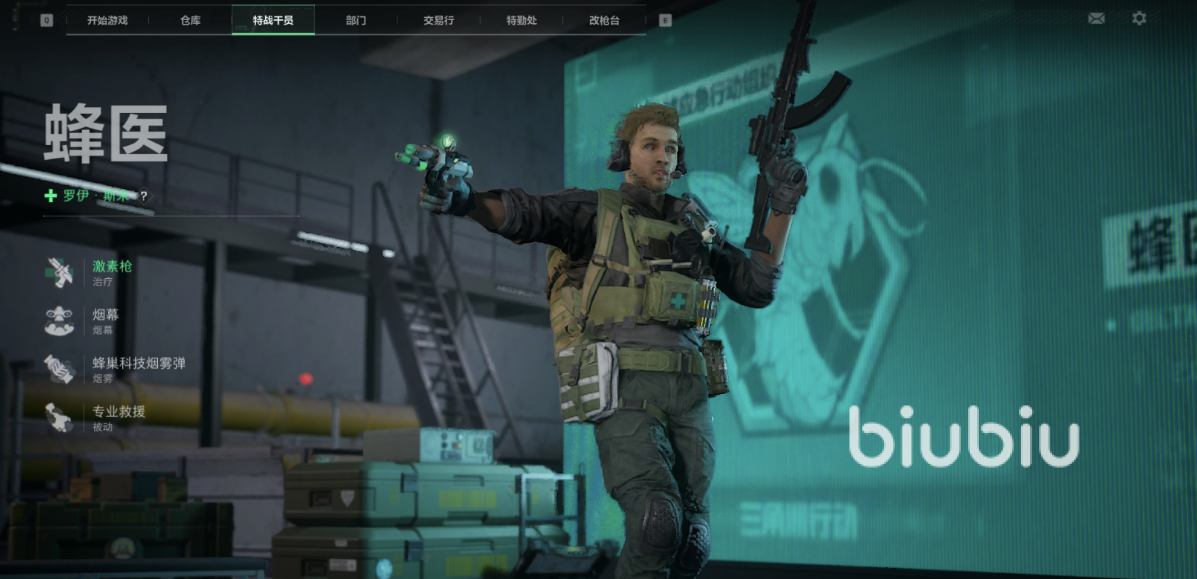The width and height of the screenshot is (1197, 579).
Task: Open the mail envelope icon
Action: pos(1096,18)
